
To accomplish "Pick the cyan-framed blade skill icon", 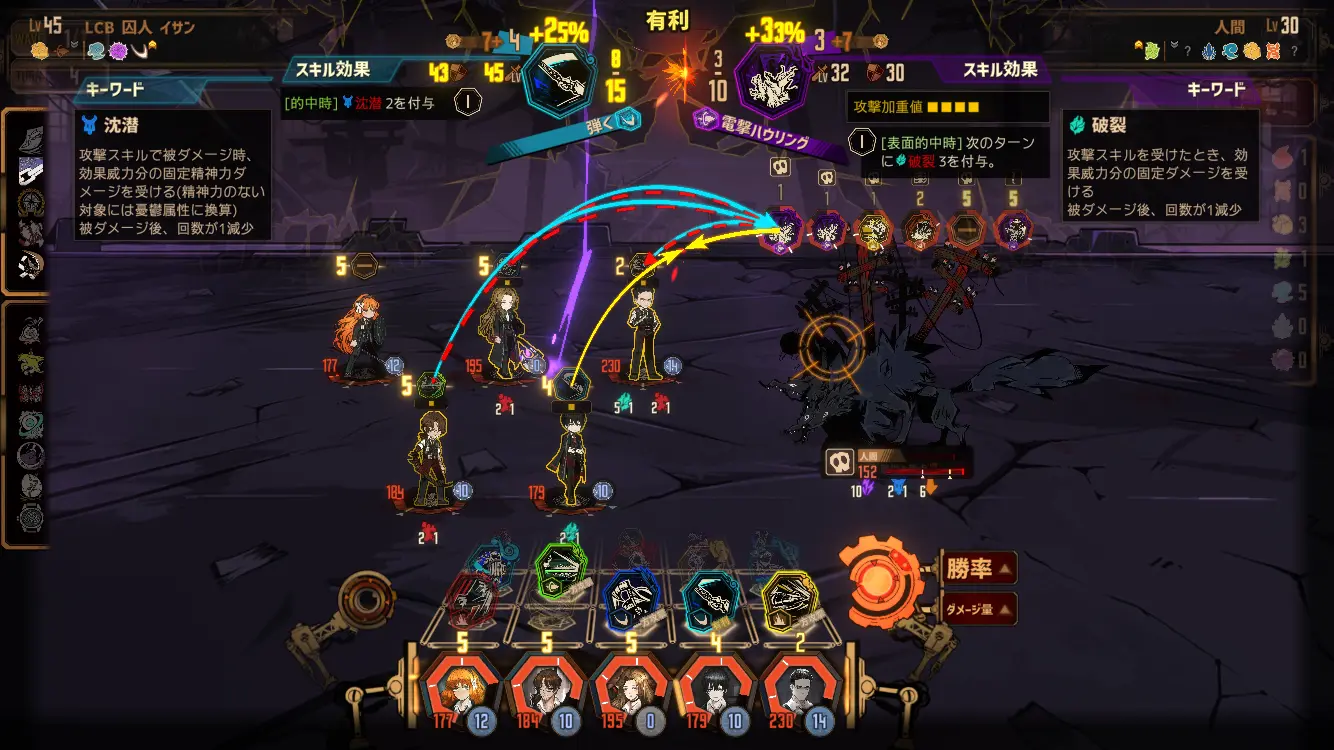I will coord(710,600).
